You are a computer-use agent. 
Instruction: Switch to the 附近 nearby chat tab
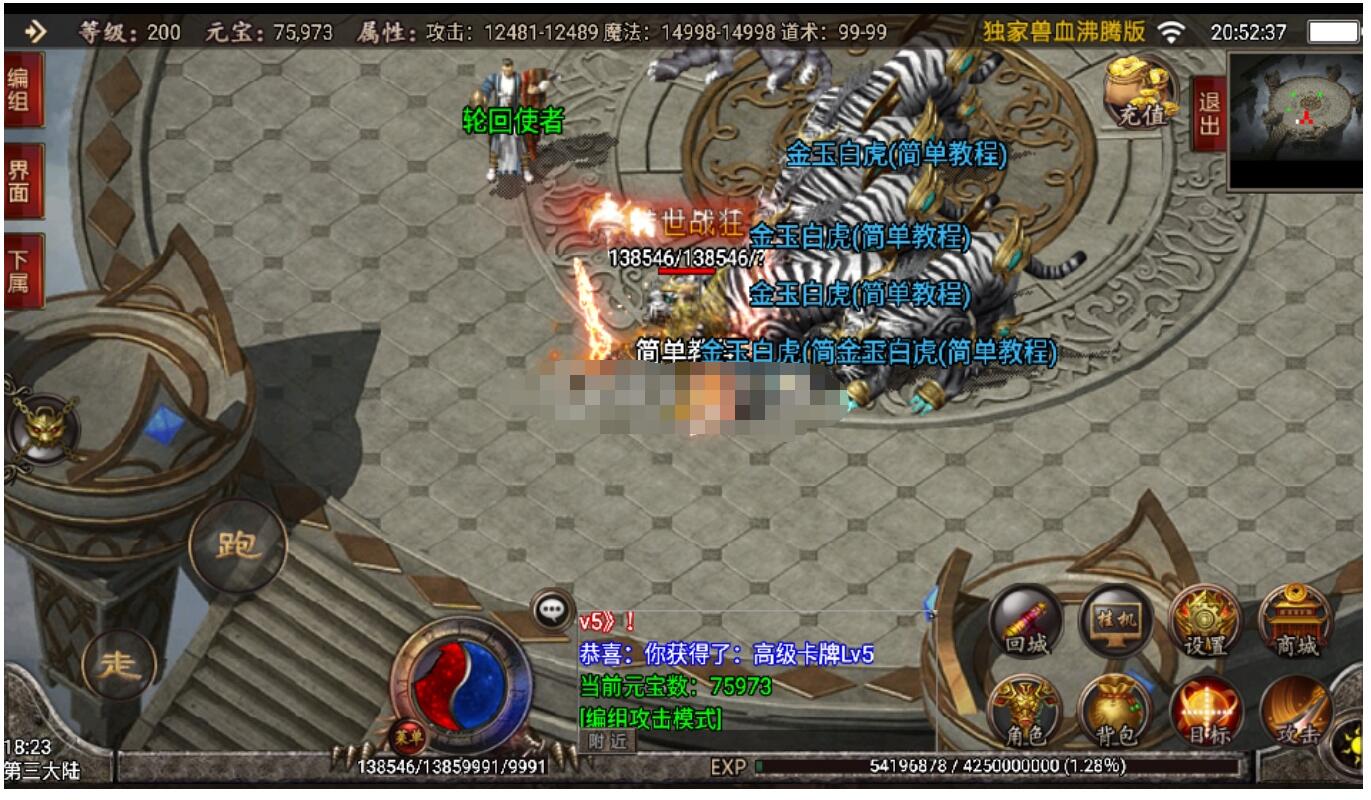pyautogui.click(x=606, y=741)
